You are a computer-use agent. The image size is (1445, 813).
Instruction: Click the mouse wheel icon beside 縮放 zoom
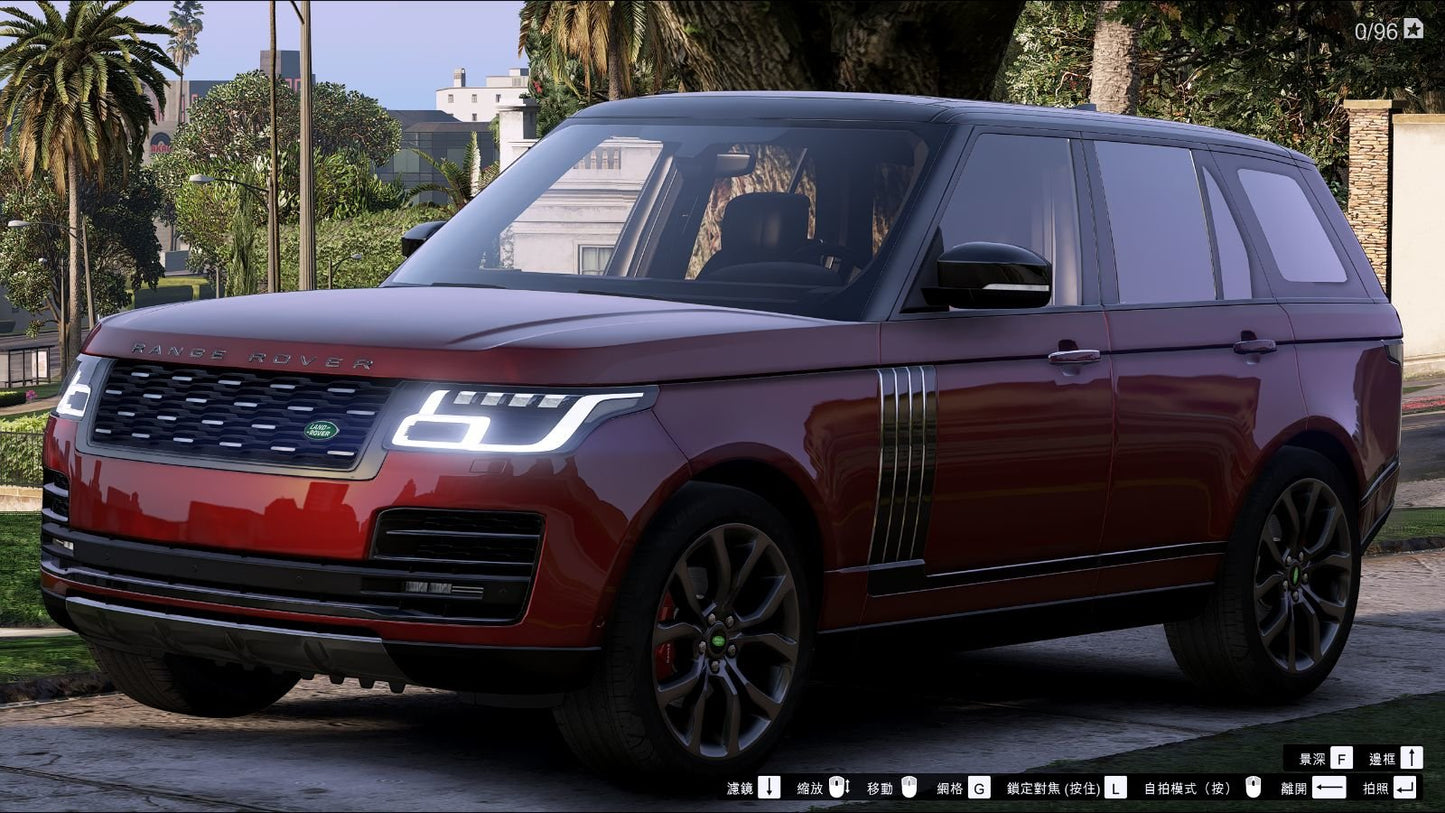pyautogui.click(x=837, y=788)
